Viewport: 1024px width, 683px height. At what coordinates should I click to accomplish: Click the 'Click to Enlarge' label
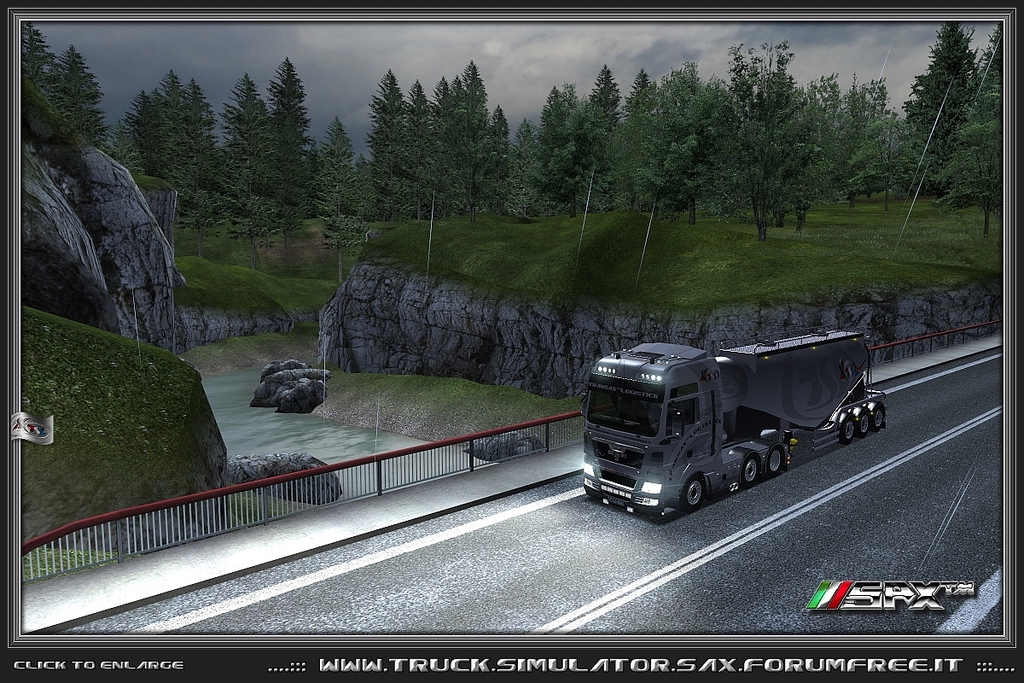98,665
